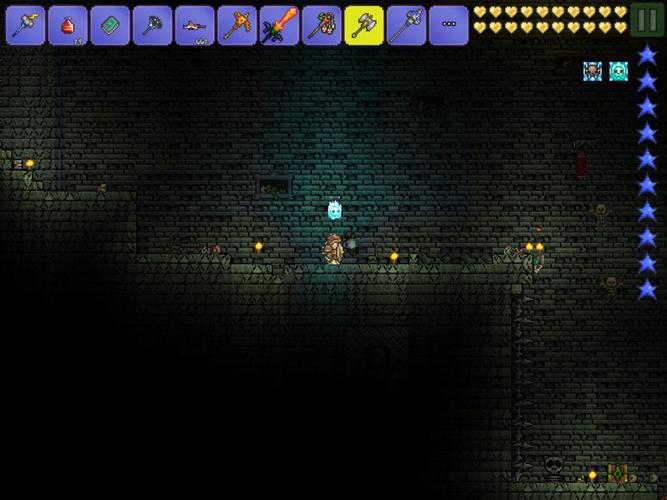
Task: Select the multicolored hamaxe slot
Action: click(x=322, y=25)
